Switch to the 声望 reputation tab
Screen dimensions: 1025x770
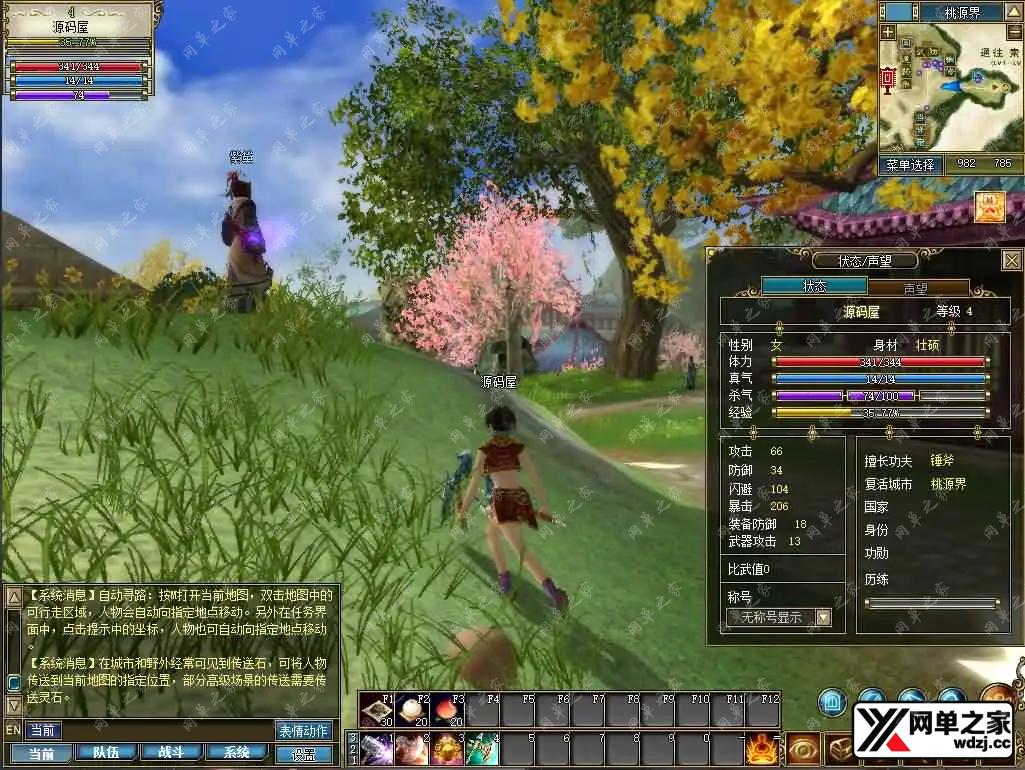[917, 286]
